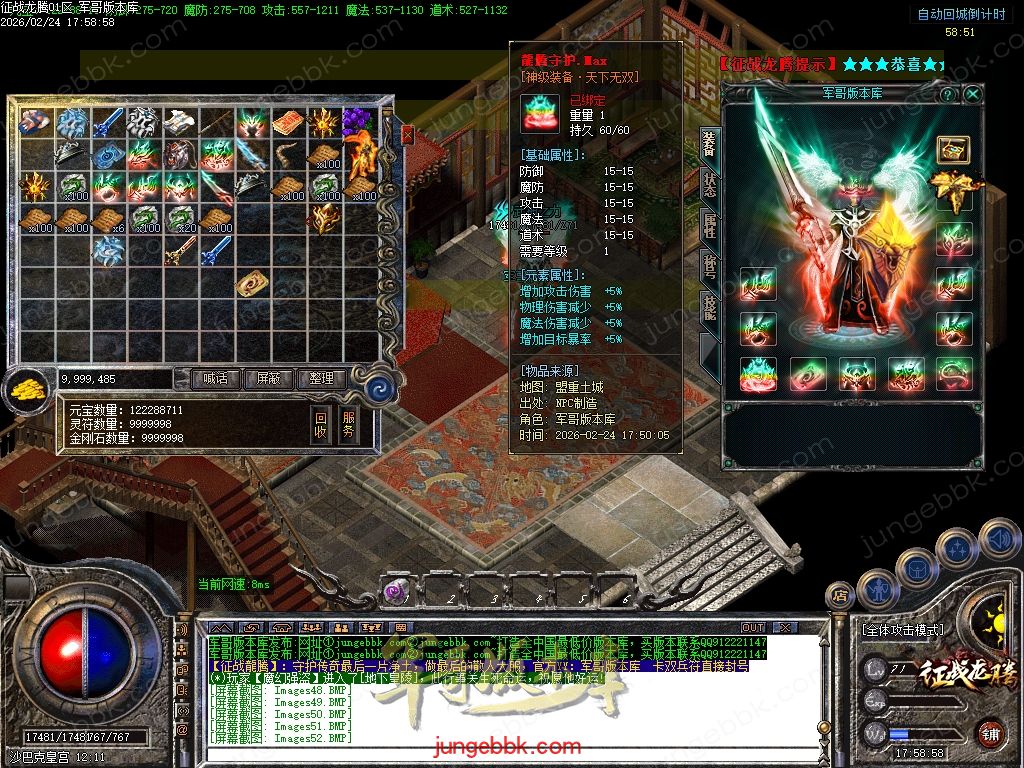1024x768 pixels.
Task: Open the 服务 service menu
Action: (349, 425)
